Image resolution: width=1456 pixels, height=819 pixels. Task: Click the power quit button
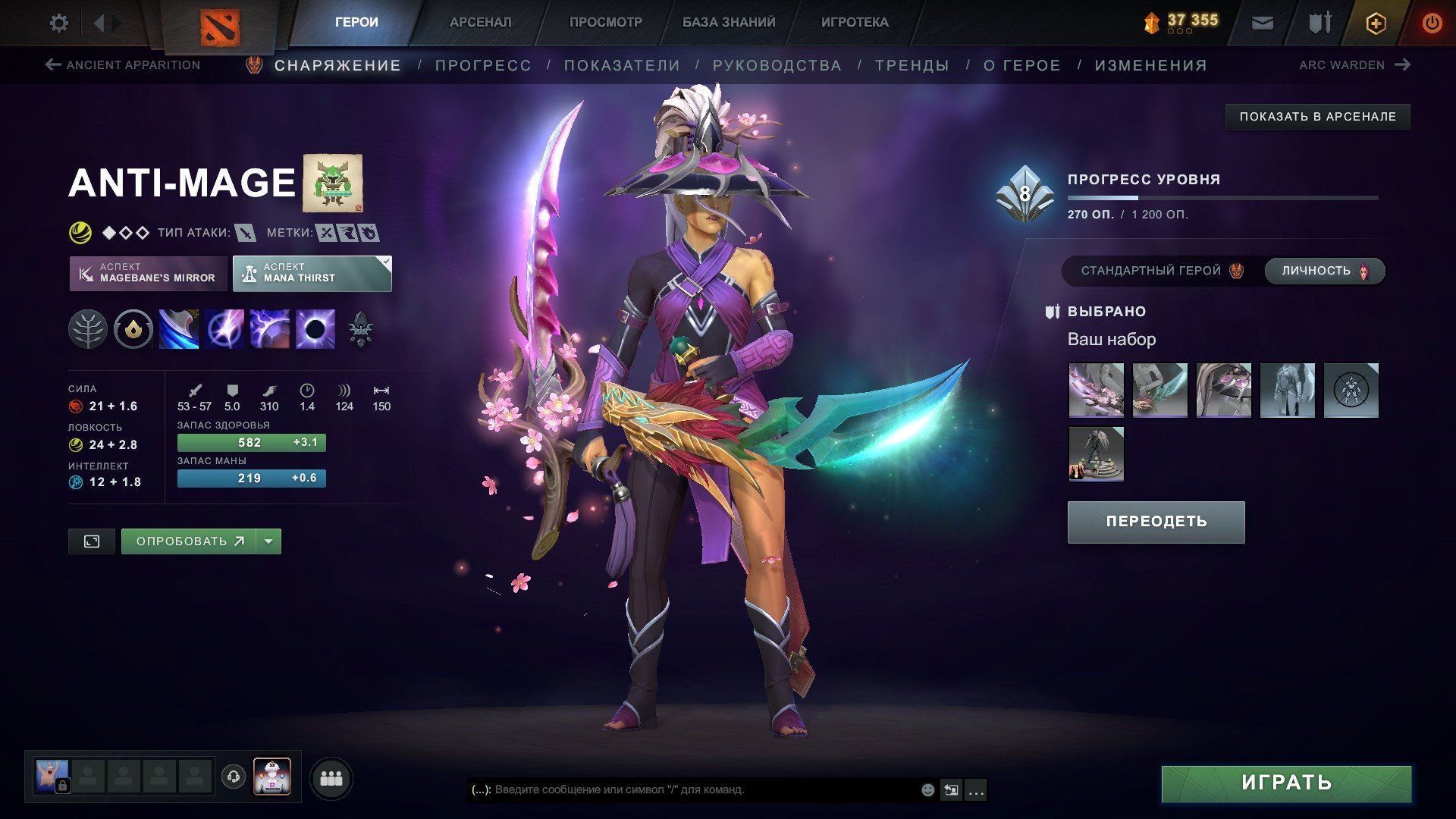pyautogui.click(x=1432, y=24)
